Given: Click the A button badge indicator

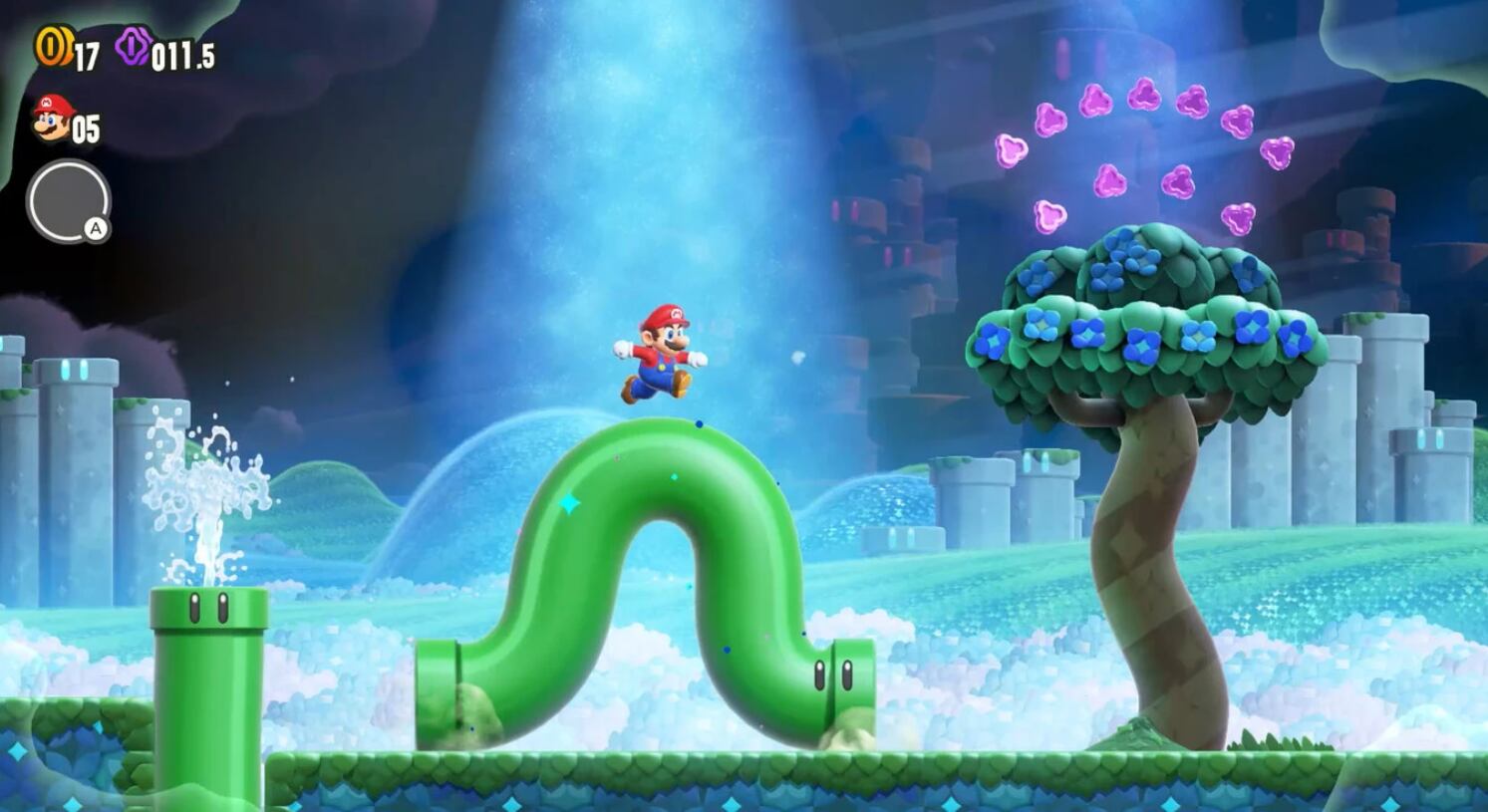Looking at the screenshot, I should point(95,229).
